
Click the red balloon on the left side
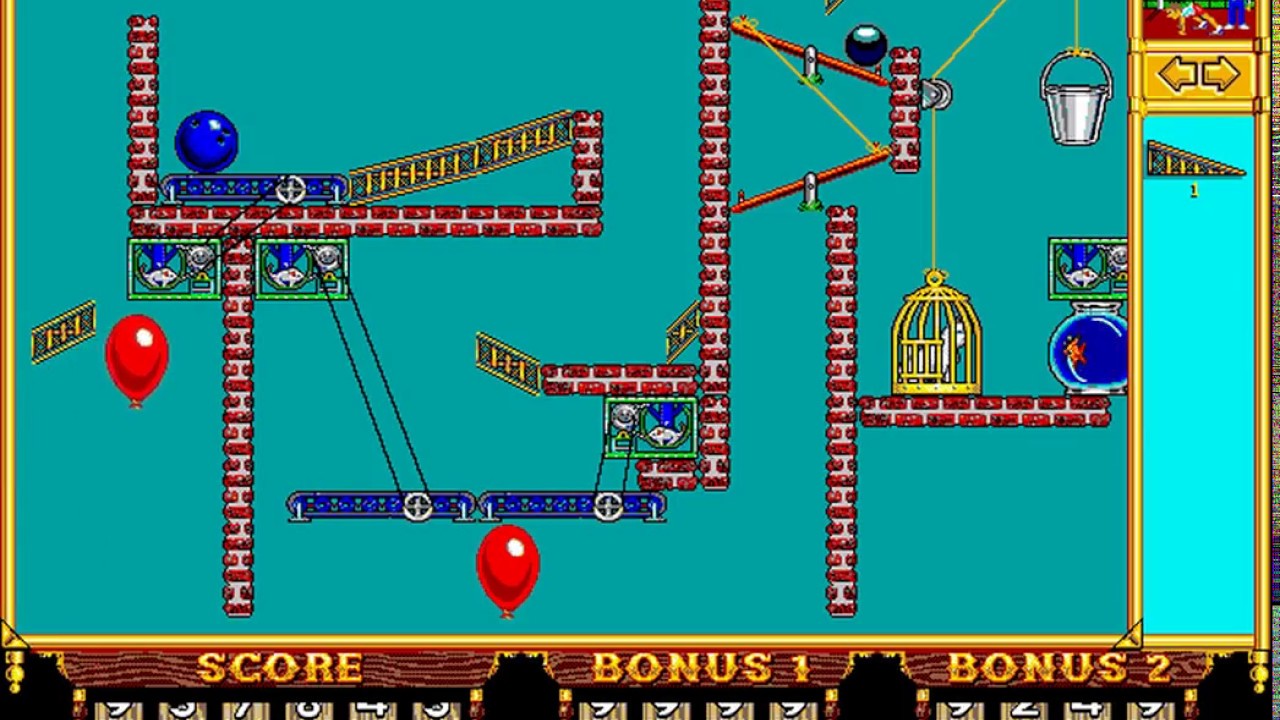(137, 360)
